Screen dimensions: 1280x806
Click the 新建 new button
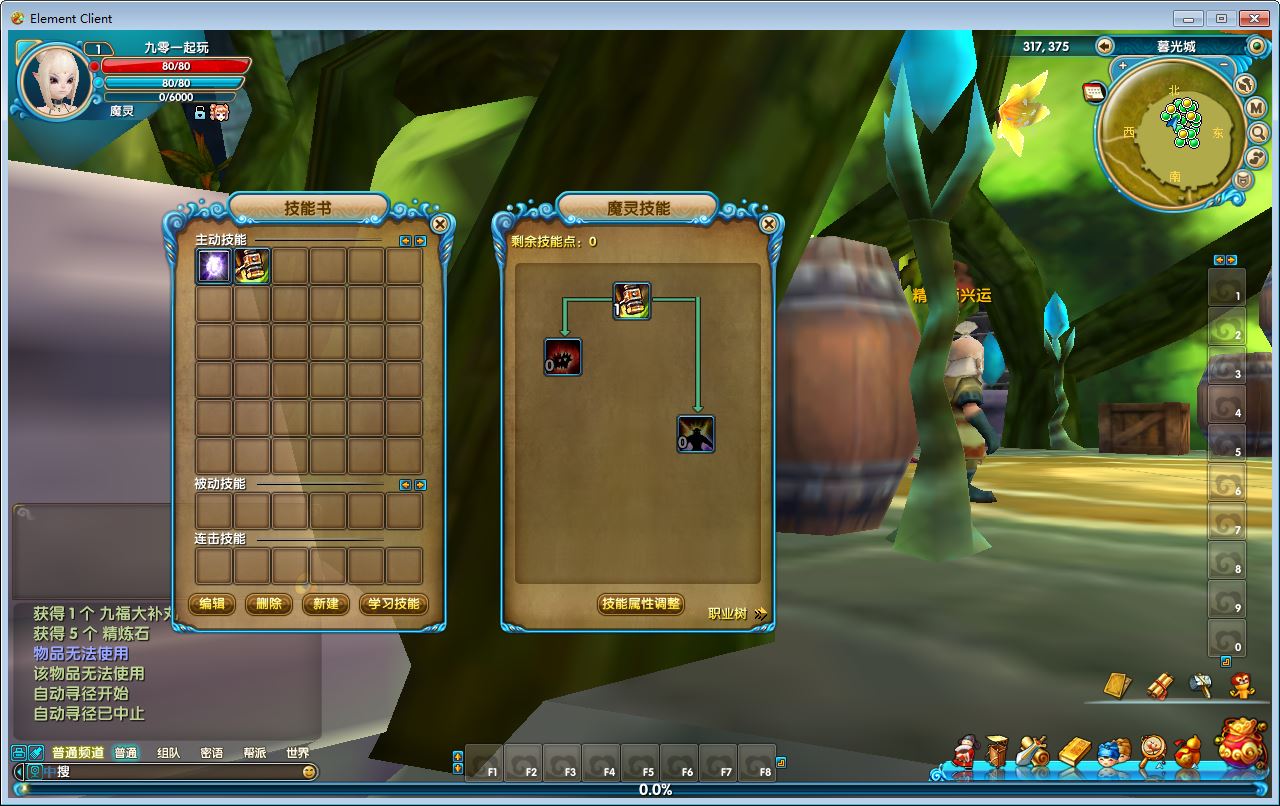click(326, 604)
